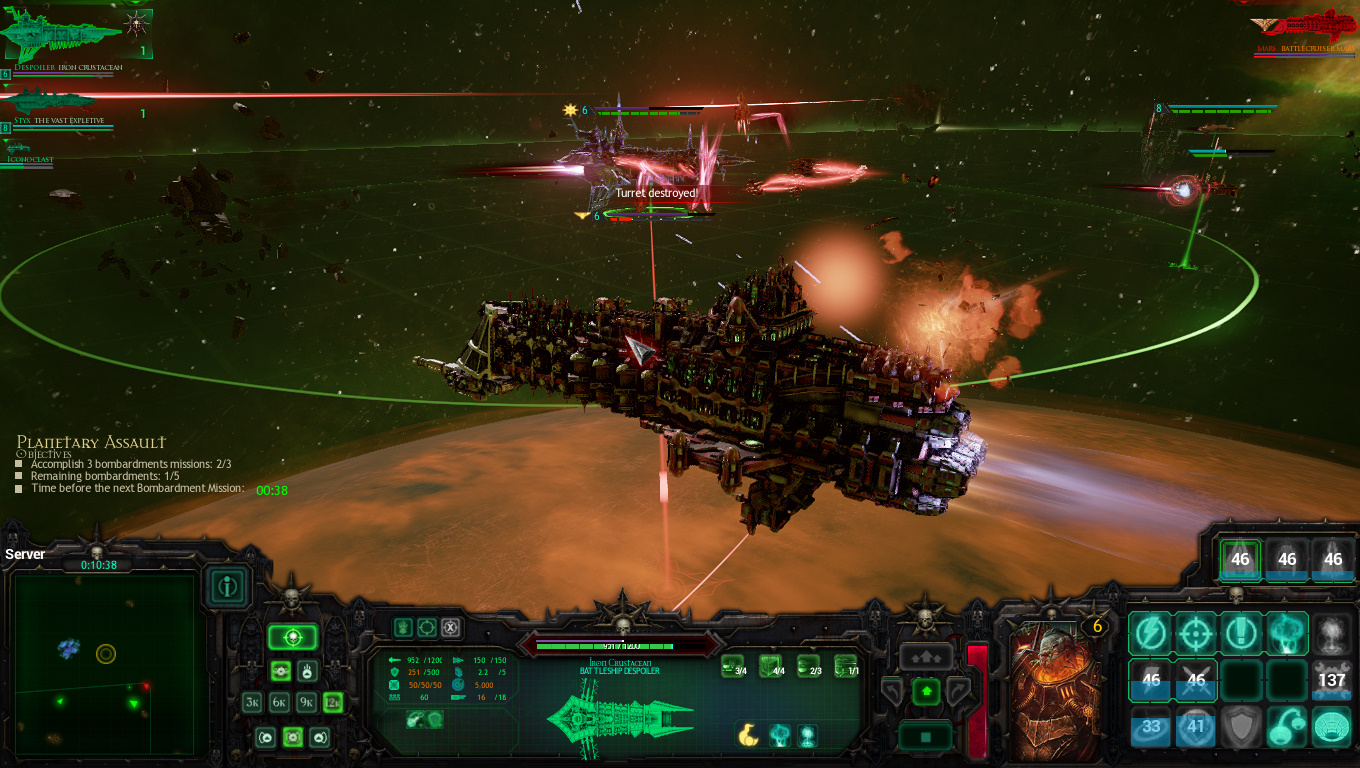The width and height of the screenshot is (1360, 768).
Task: Launch the highlighted torpedo ability showing 46
Action: 1240,560
